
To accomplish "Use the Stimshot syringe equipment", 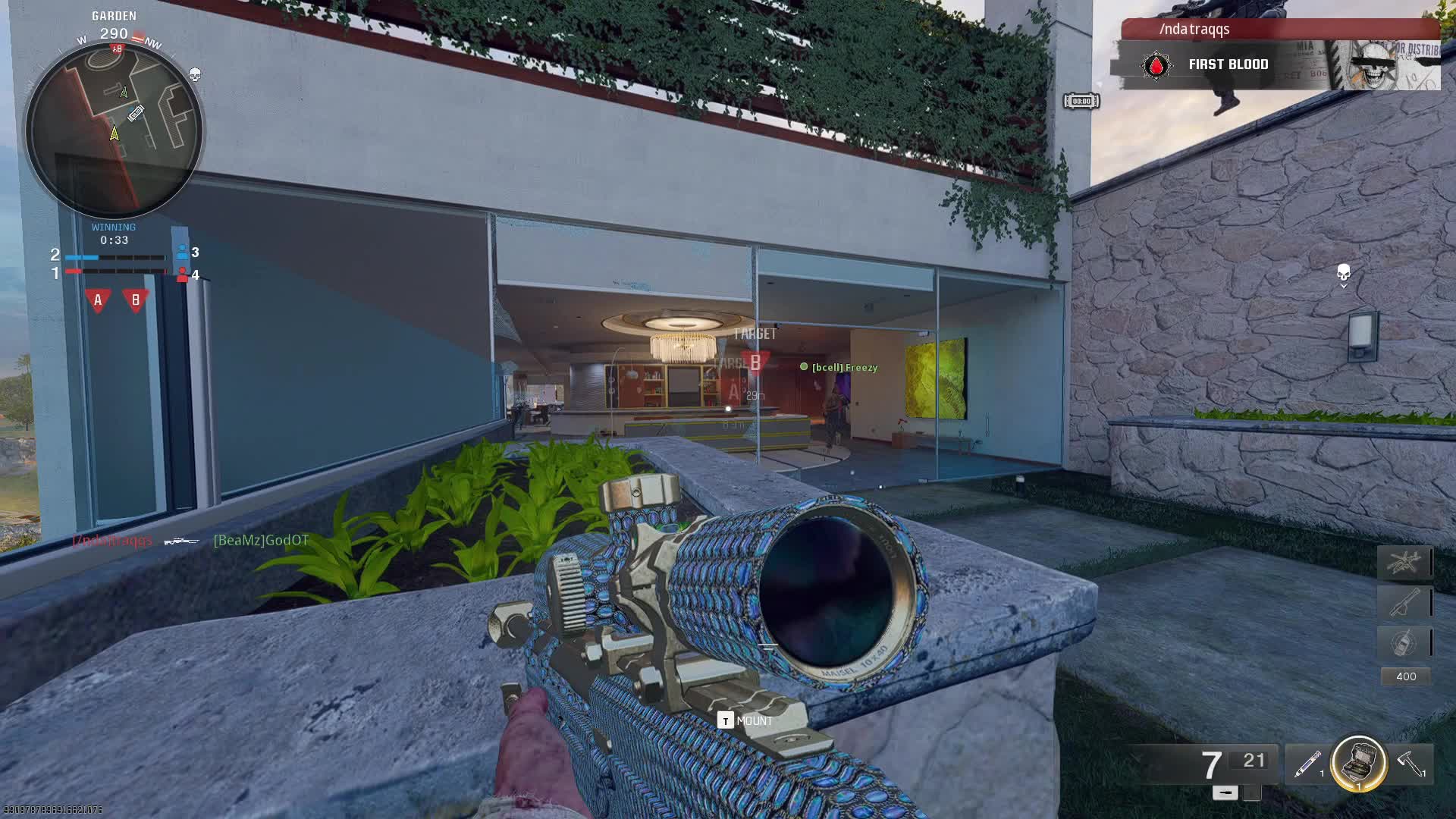I will coord(1307,764).
